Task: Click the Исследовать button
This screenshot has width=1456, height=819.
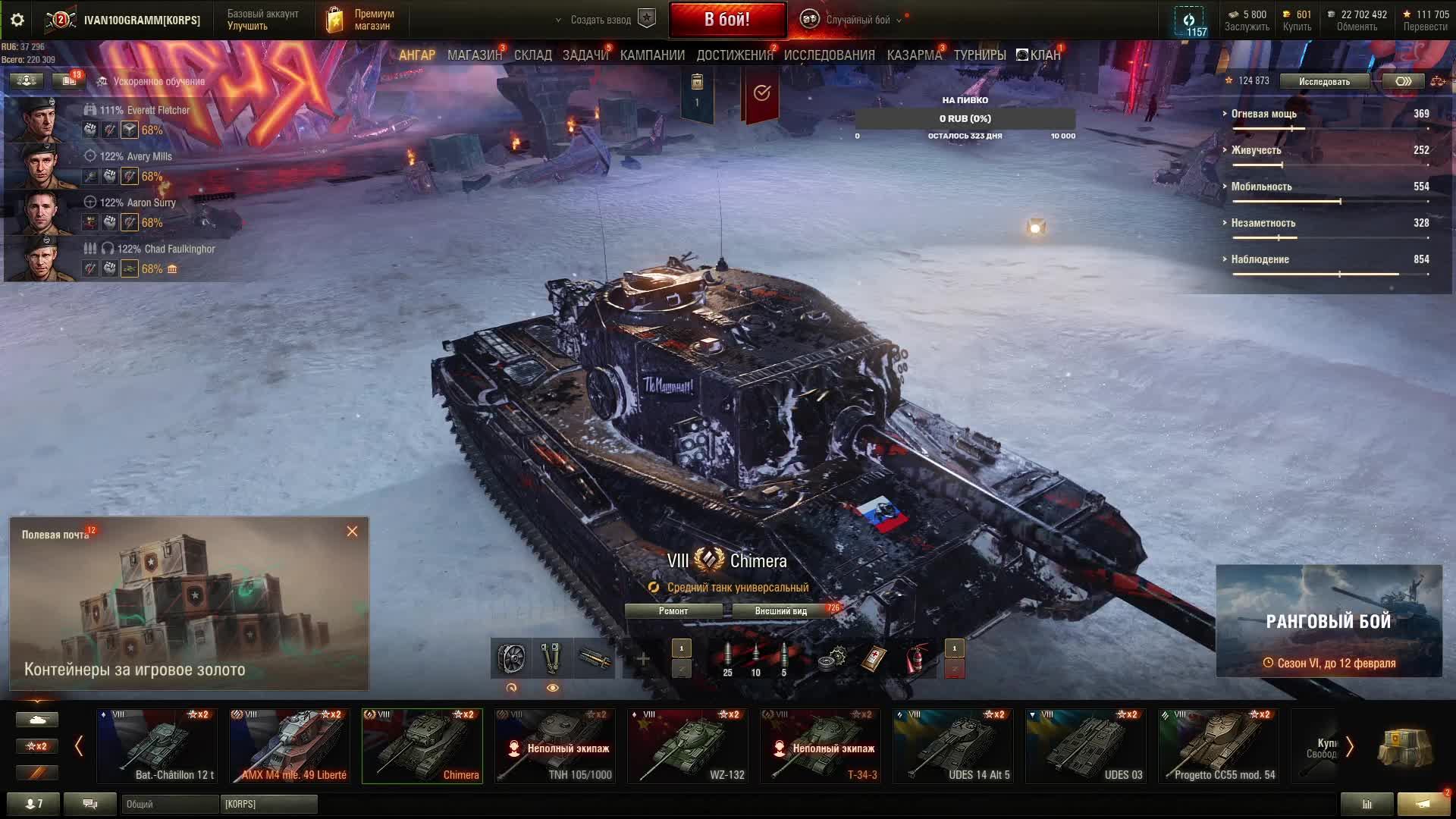Action: pos(1323,81)
